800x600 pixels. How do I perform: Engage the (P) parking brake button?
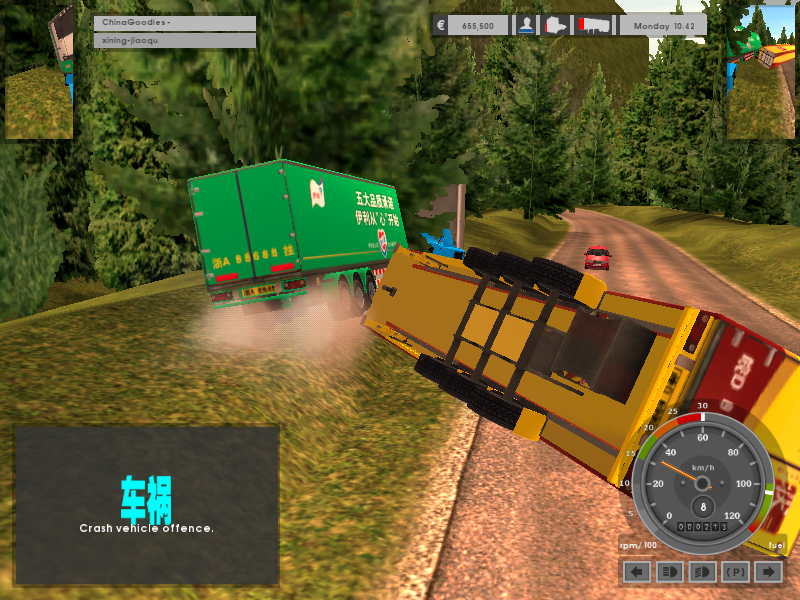click(735, 571)
